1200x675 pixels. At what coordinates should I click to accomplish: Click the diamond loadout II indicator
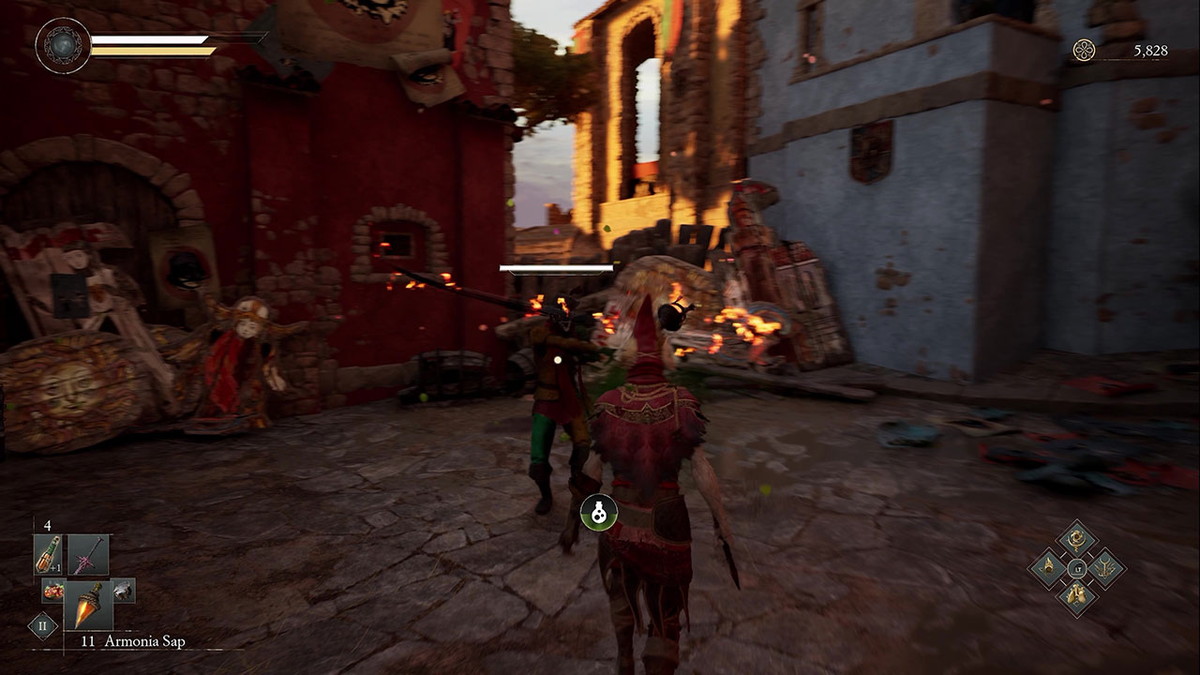(42, 627)
